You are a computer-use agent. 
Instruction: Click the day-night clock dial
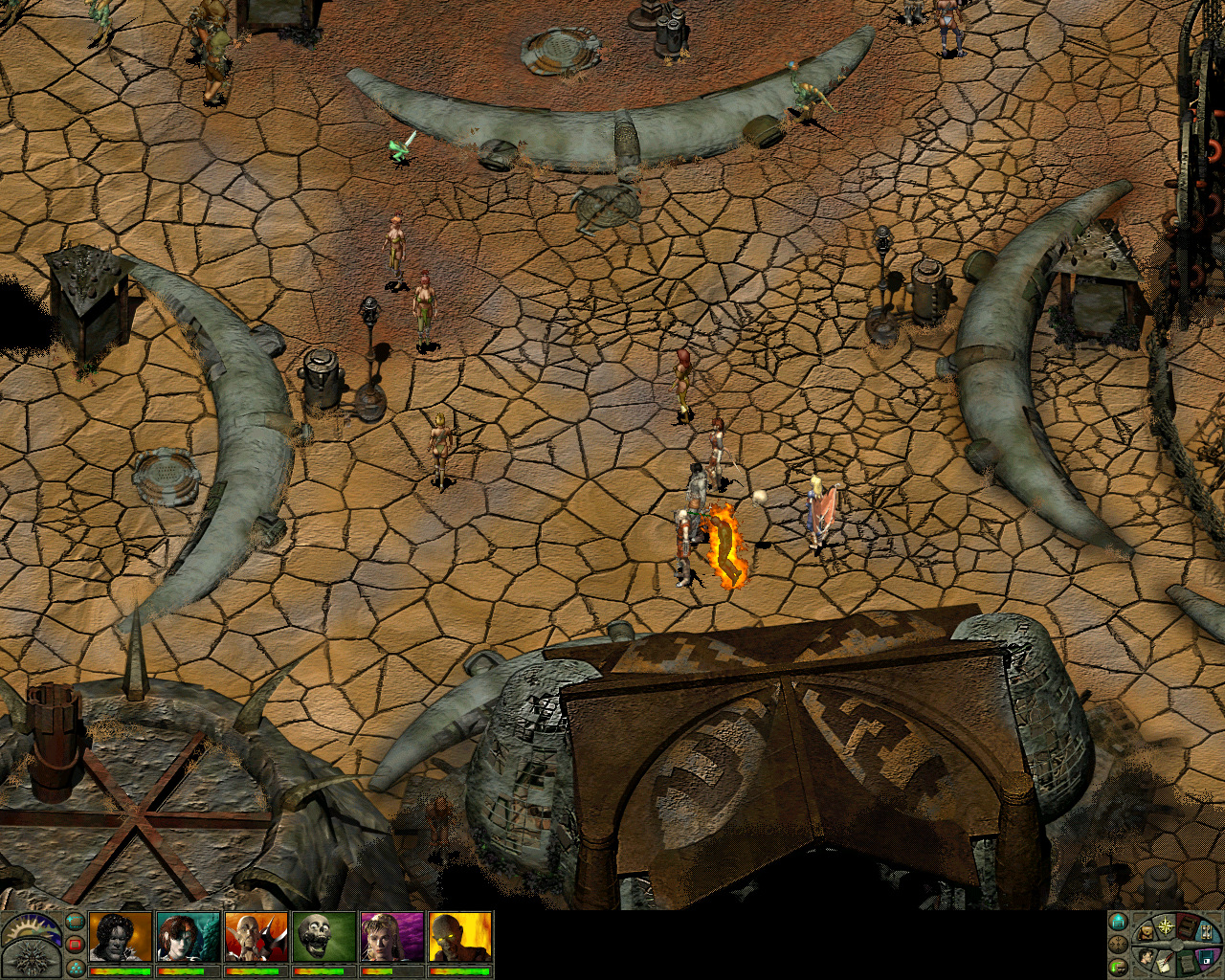pyautogui.click(x=29, y=929)
